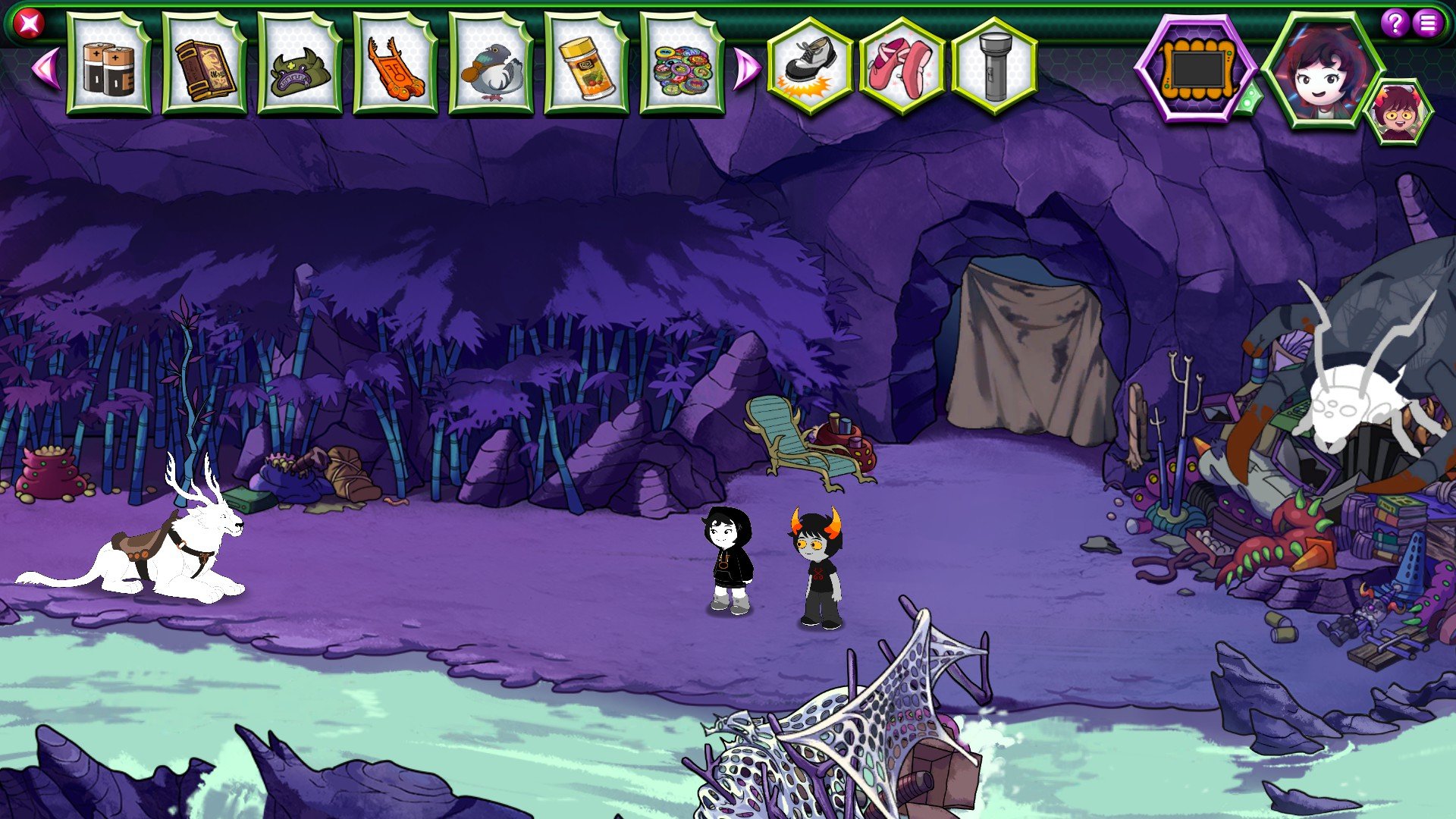Pick the orange spice jar card
The width and height of the screenshot is (1456, 819).
point(586,66)
